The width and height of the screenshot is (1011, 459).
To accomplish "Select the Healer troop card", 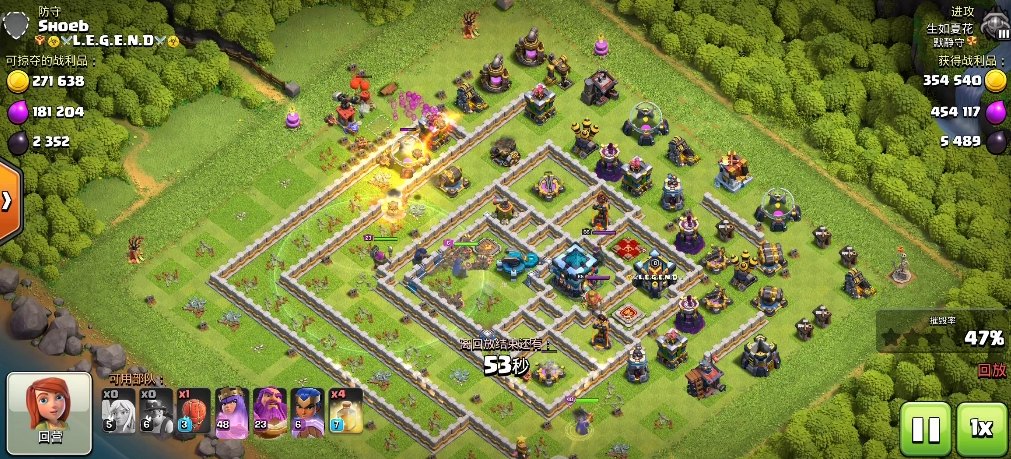I will pos(118,411).
